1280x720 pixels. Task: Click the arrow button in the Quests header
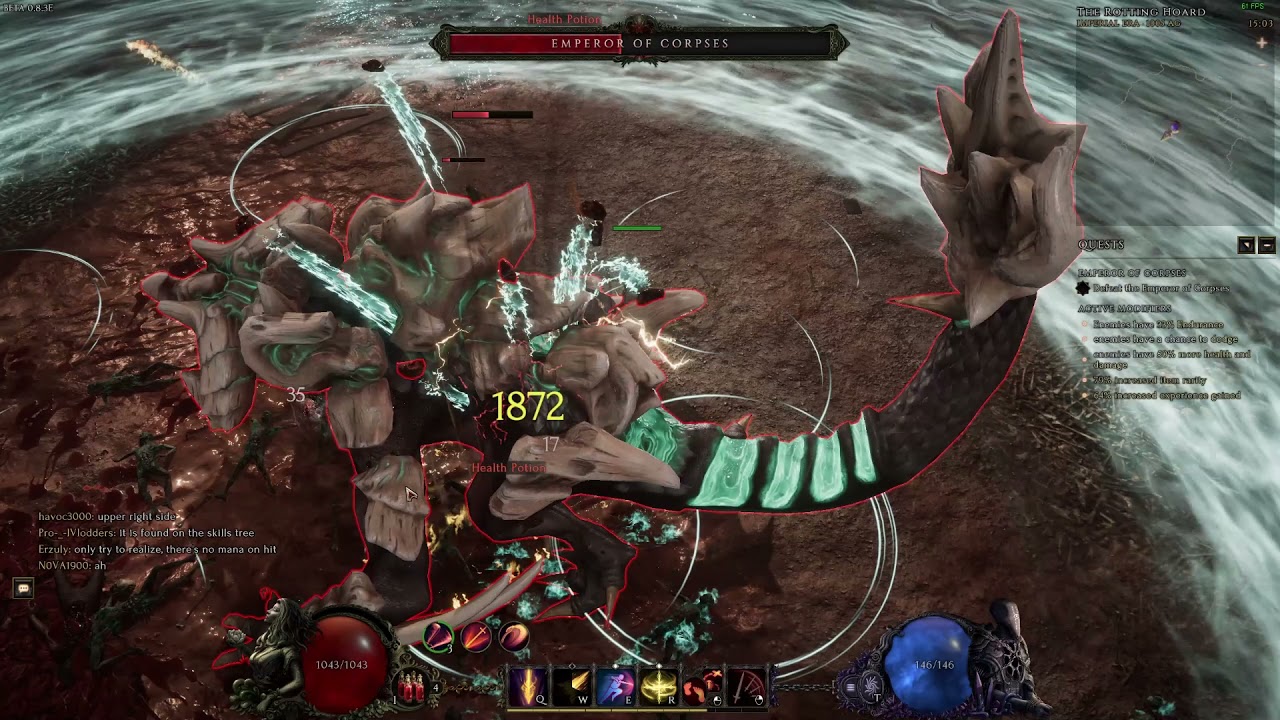click(x=1246, y=245)
